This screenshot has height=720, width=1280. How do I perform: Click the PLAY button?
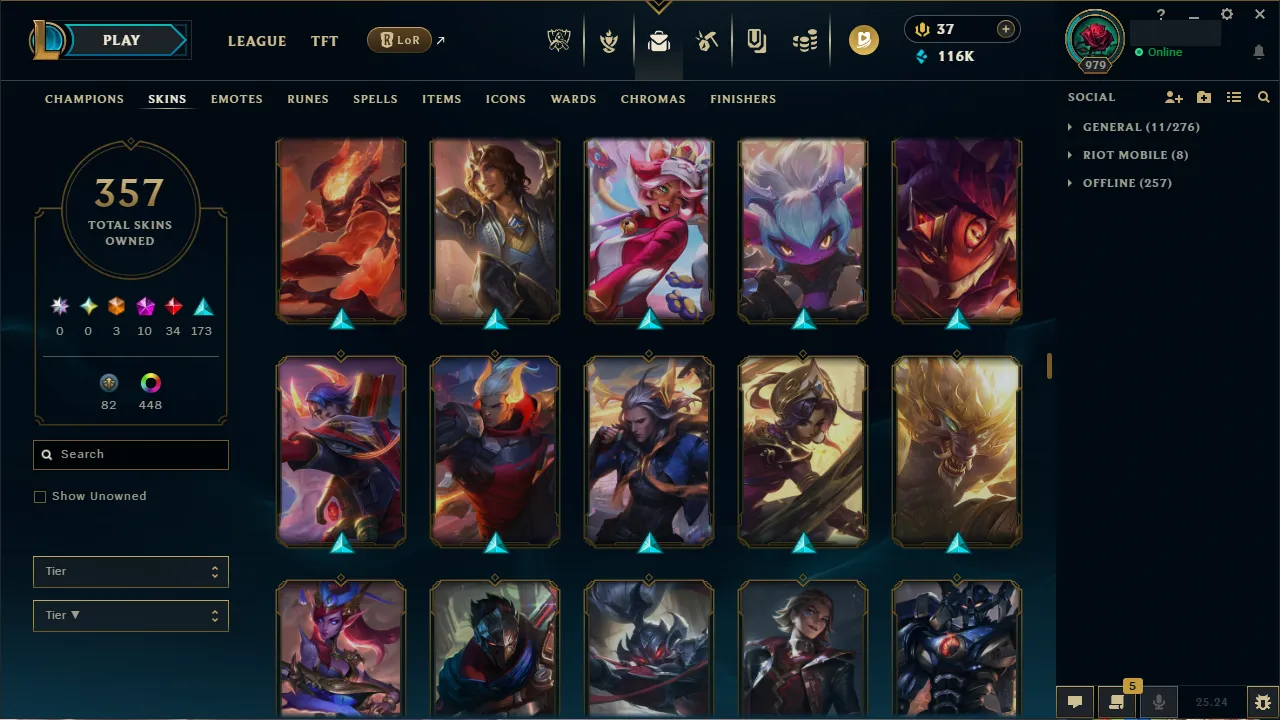coord(121,40)
